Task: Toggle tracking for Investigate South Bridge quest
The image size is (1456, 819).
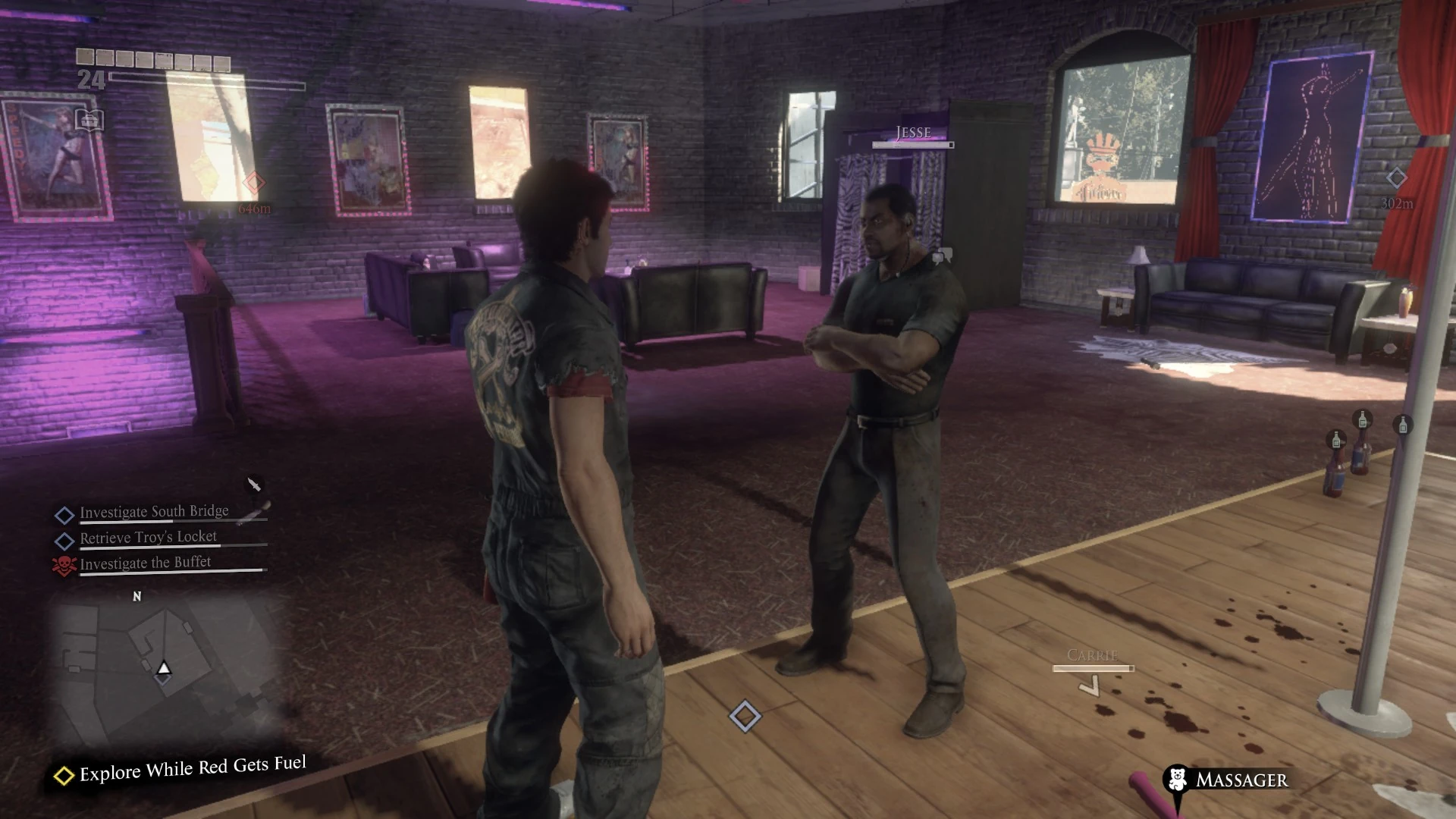Action: [x=65, y=513]
